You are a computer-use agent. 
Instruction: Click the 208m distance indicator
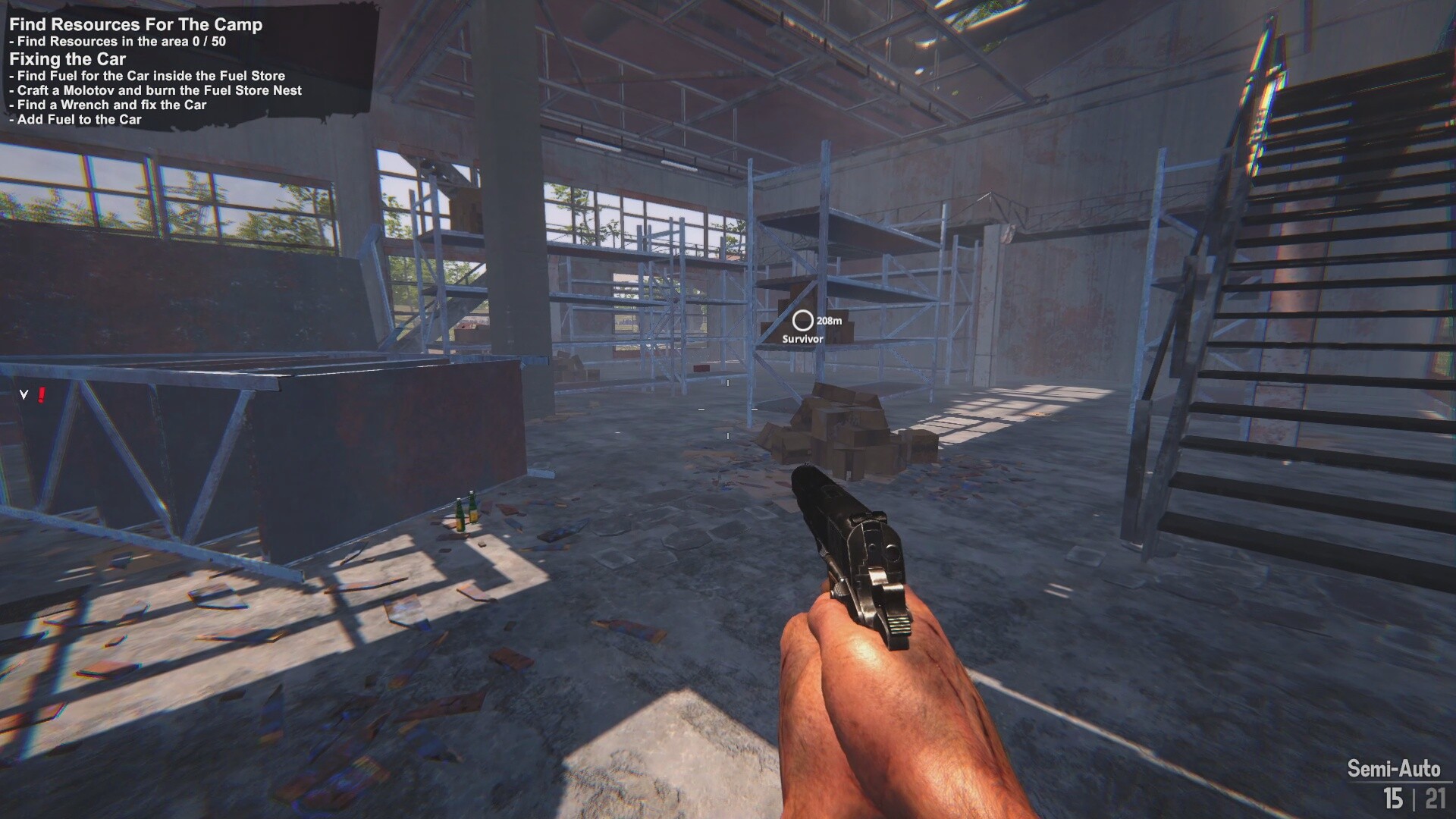pos(830,322)
